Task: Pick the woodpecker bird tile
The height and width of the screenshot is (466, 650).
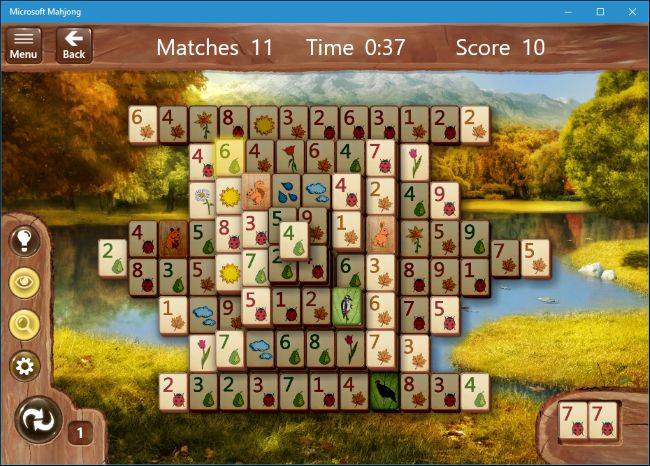Action: tap(349, 305)
